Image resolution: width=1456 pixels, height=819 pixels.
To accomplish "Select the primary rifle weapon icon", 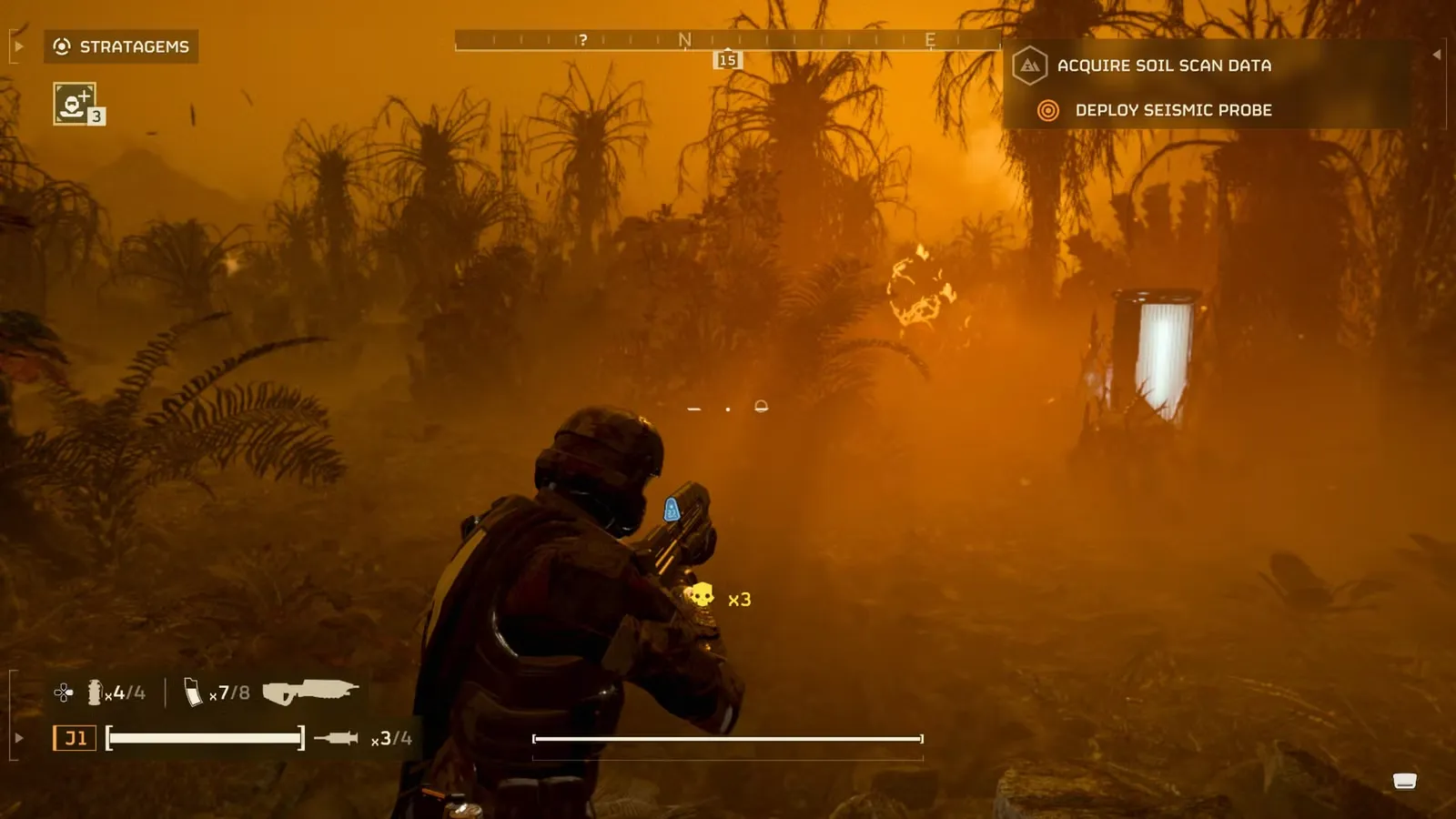I will [x=309, y=693].
